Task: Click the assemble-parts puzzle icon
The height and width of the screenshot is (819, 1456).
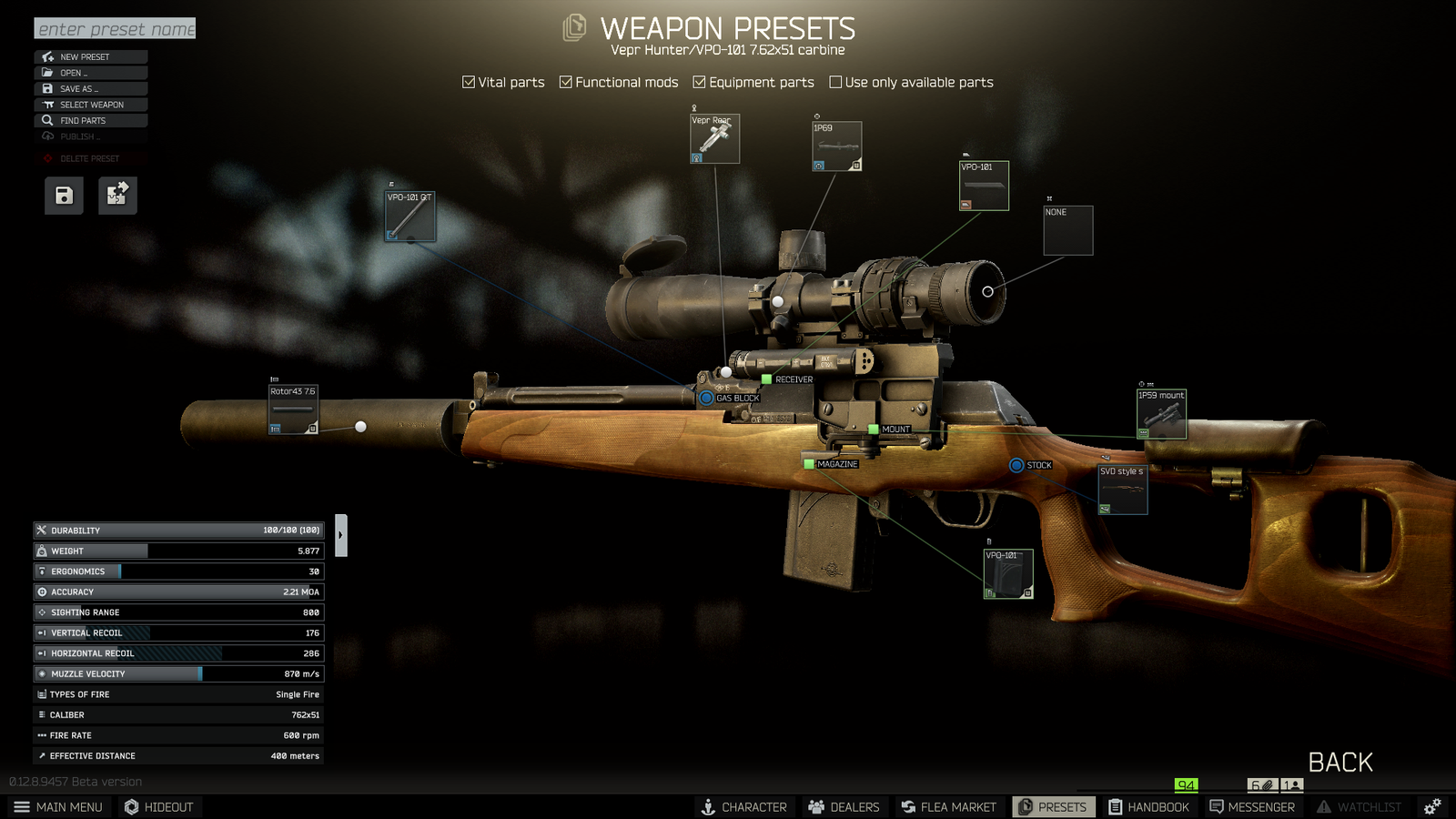Action: [116, 195]
